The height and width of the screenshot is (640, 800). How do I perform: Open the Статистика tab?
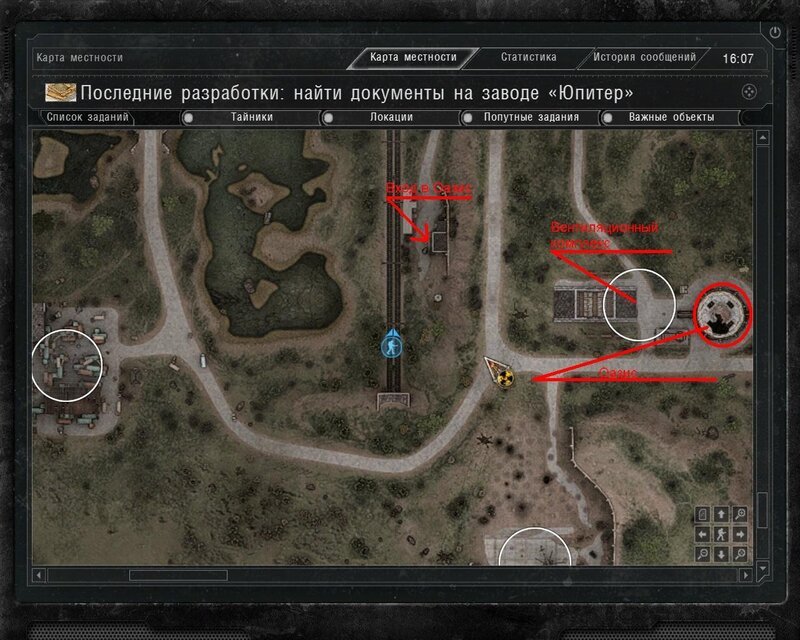point(528,58)
